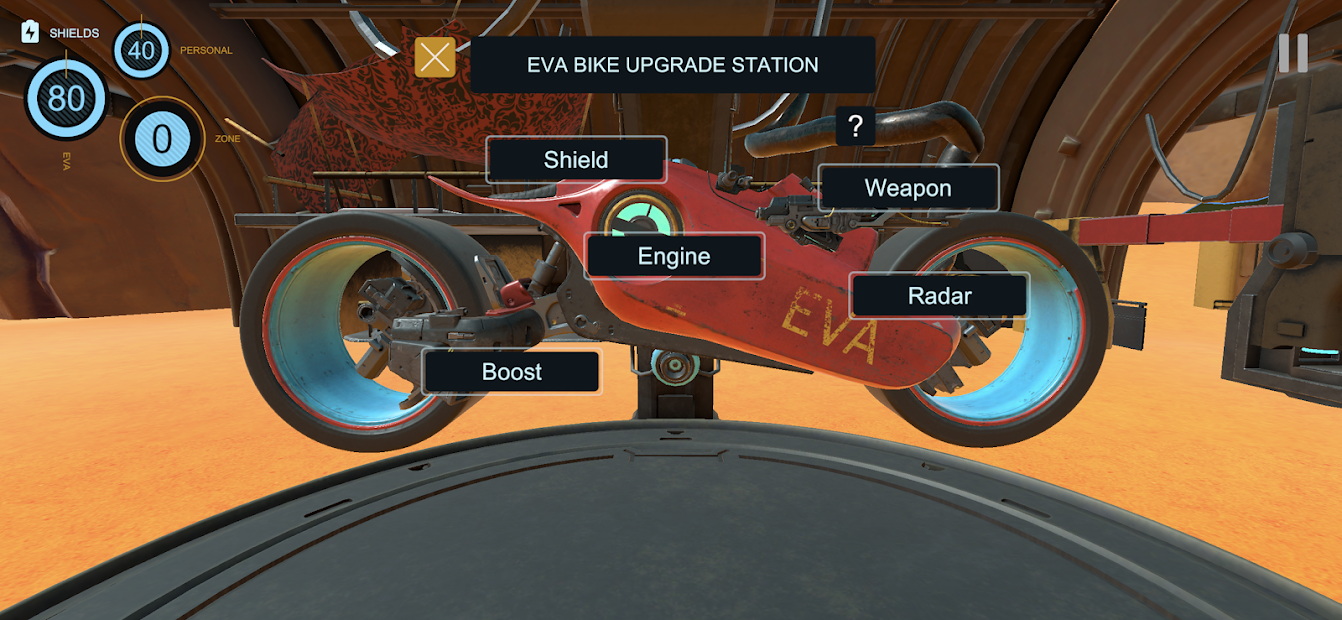Open the Radar upgrade
The height and width of the screenshot is (620, 1342).
[939, 296]
